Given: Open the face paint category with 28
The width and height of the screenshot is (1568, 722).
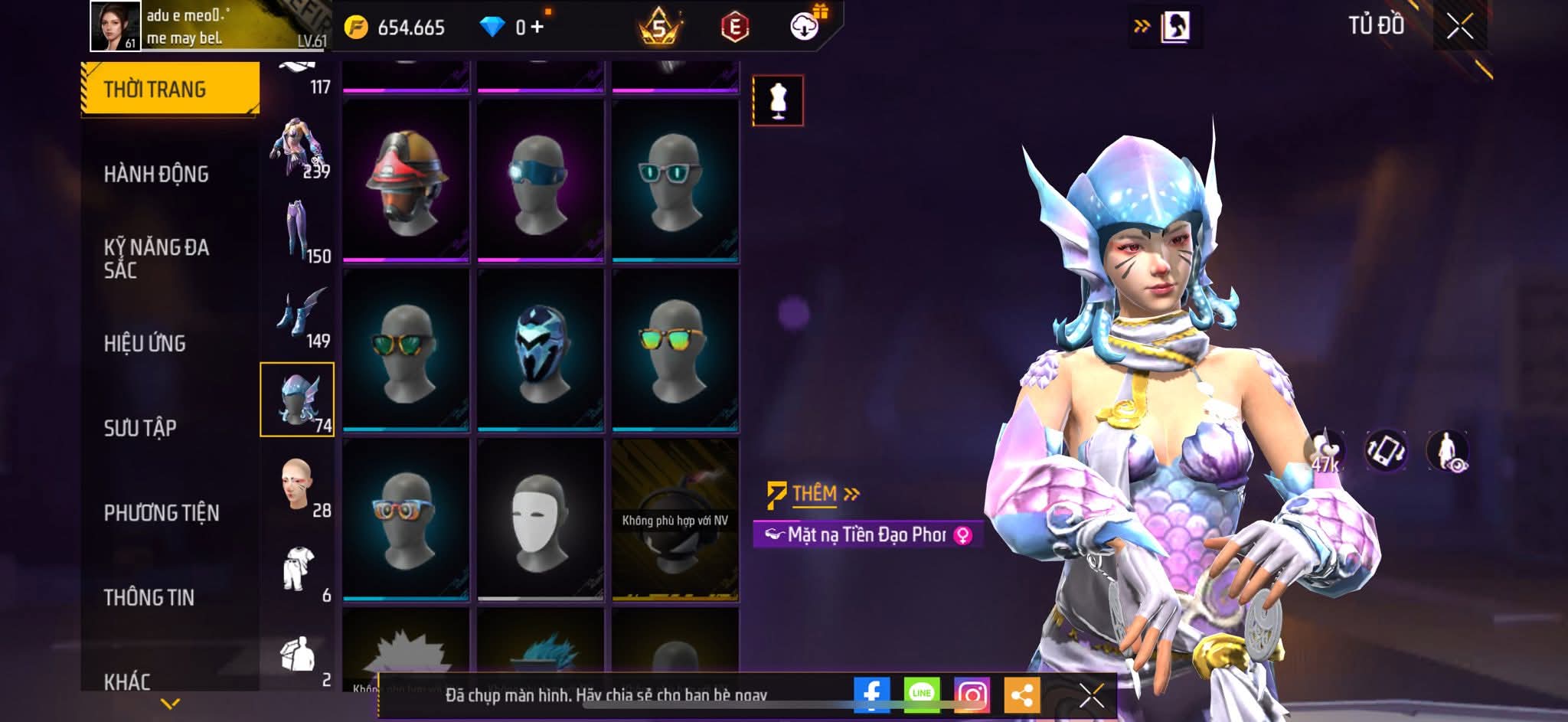Looking at the screenshot, I should pyautogui.click(x=298, y=485).
